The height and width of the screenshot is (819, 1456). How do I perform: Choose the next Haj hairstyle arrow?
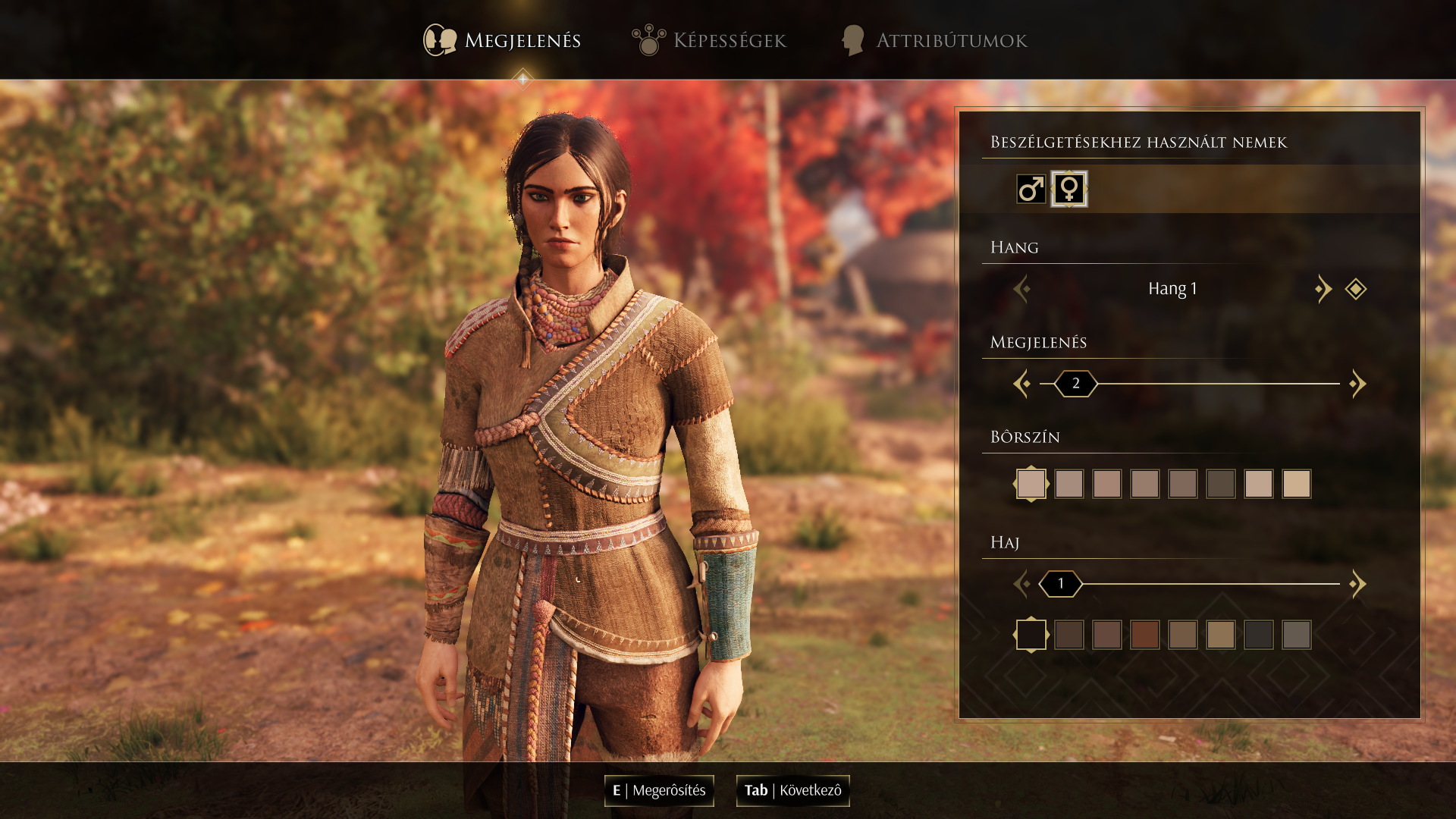[1357, 584]
